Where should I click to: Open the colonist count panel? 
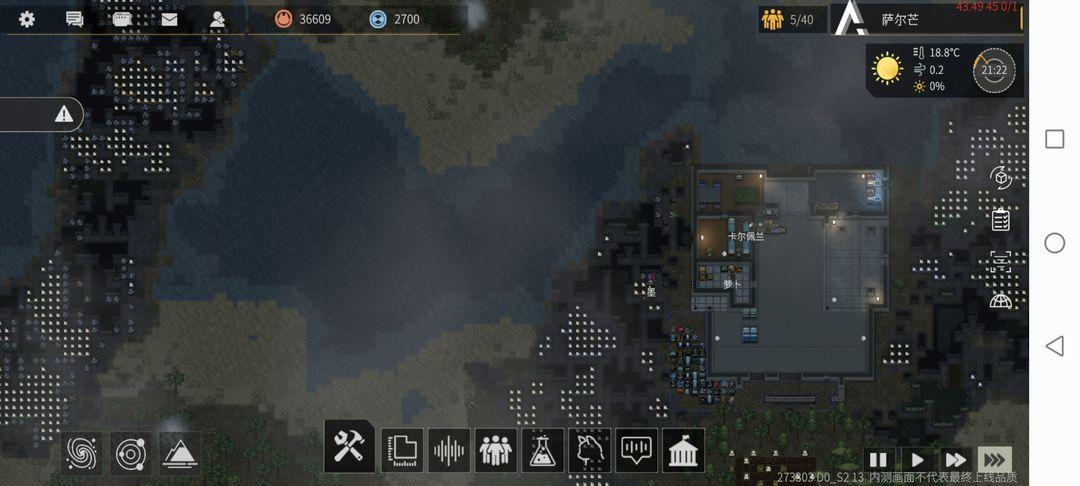click(x=788, y=19)
